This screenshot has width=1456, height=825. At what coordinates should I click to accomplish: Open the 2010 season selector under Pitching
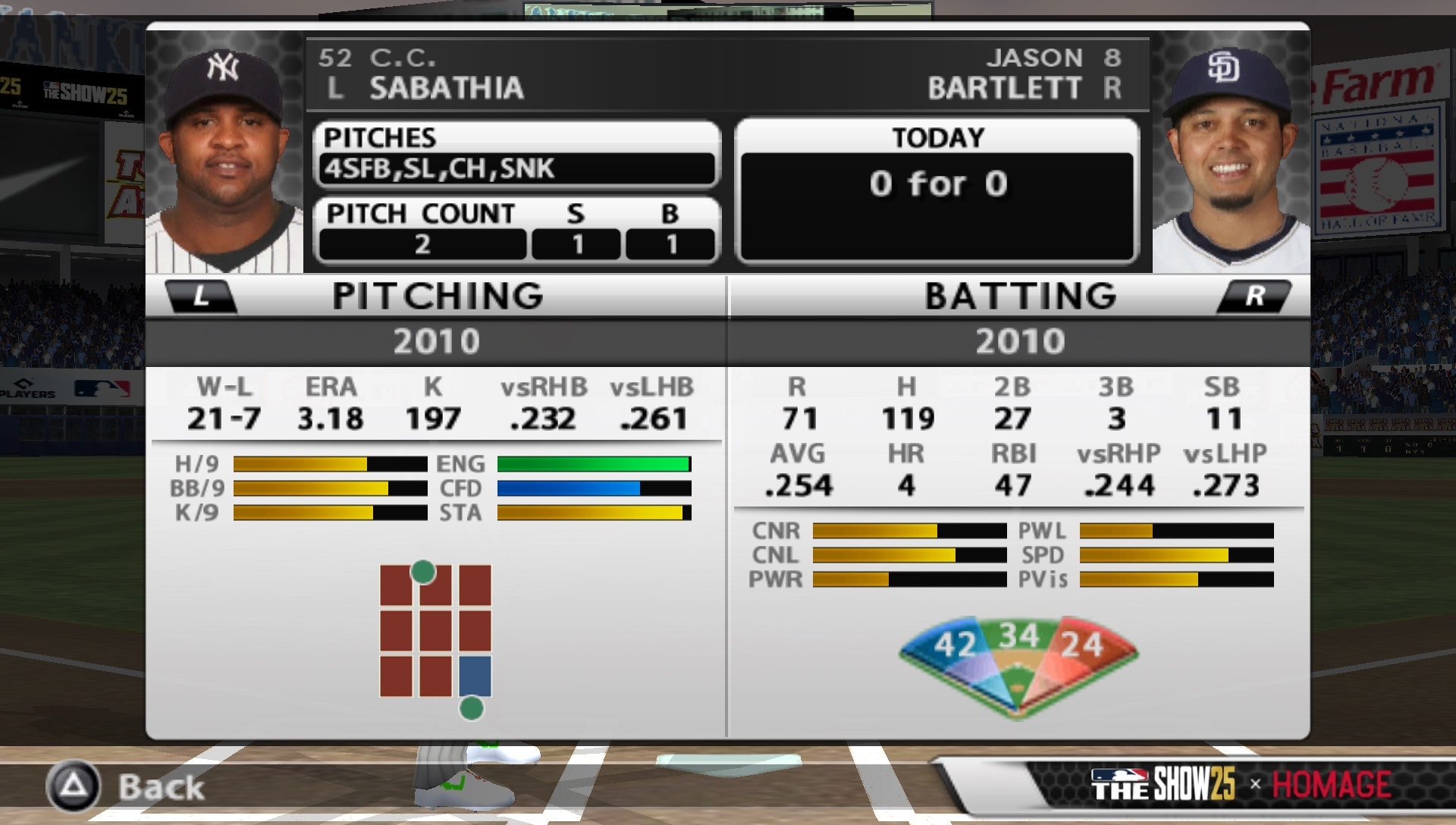point(437,341)
